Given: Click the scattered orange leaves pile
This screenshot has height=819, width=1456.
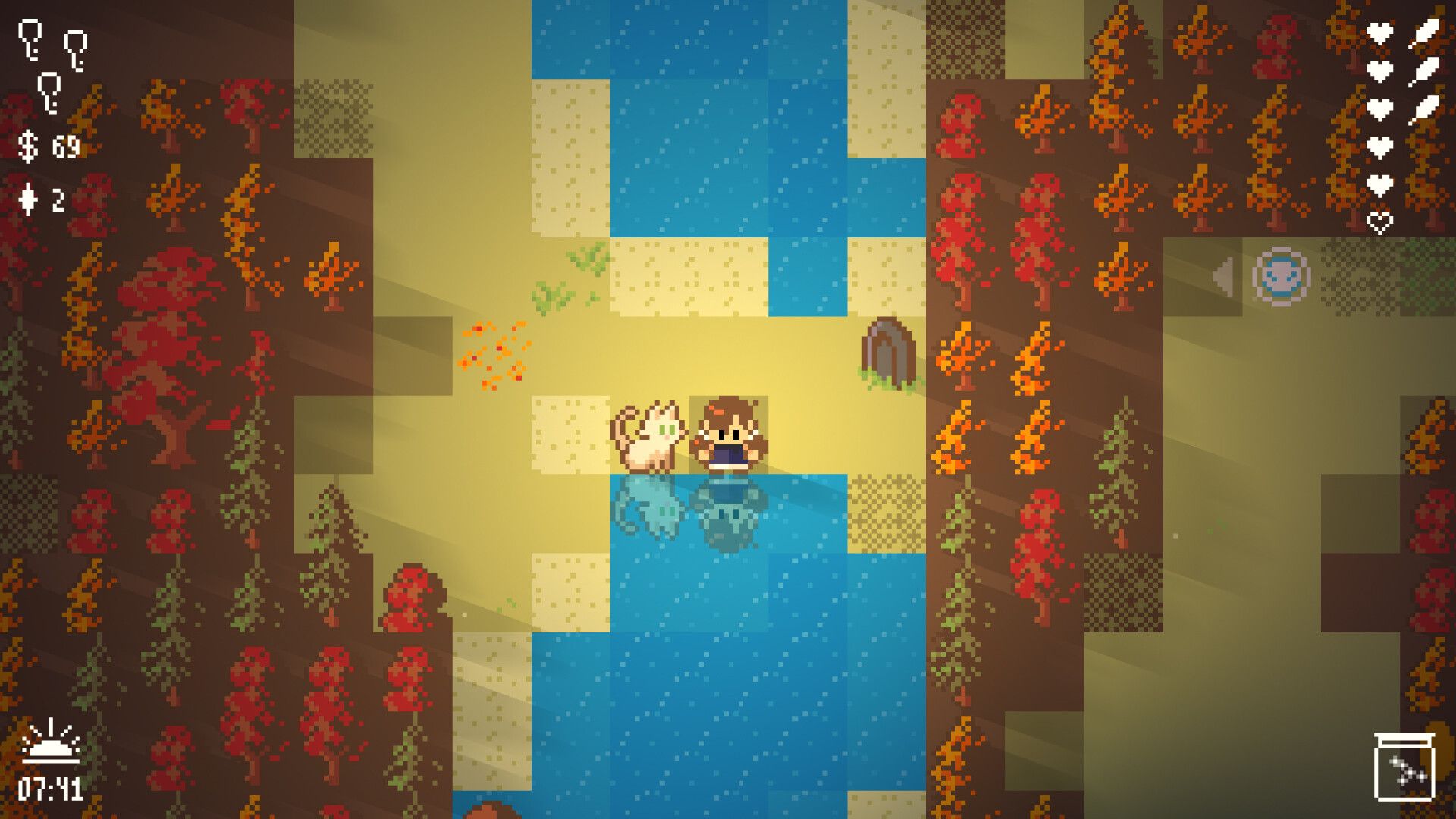Looking at the screenshot, I should (x=493, y=350).
